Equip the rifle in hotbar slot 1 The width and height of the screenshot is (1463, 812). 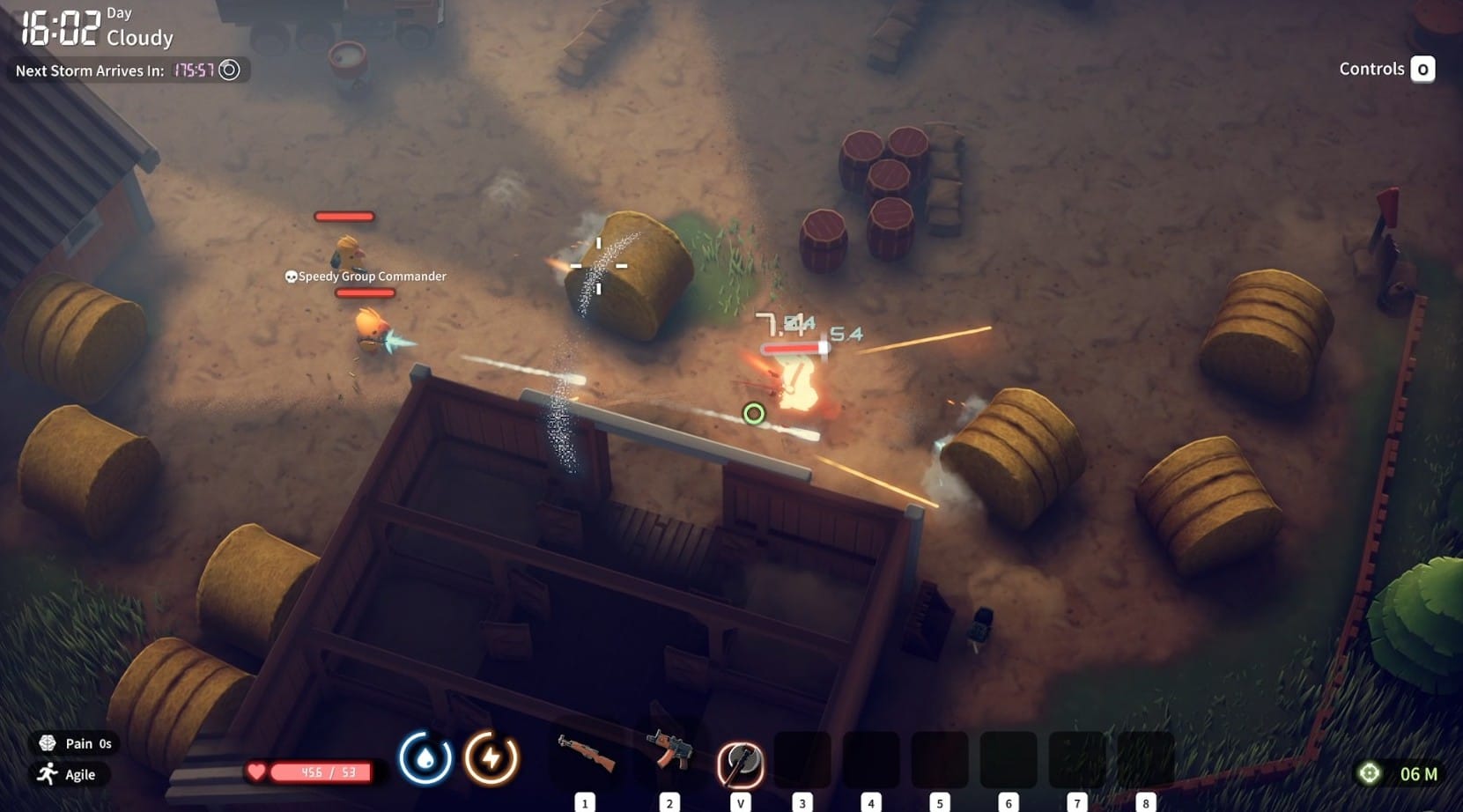(x=584, y=756)
